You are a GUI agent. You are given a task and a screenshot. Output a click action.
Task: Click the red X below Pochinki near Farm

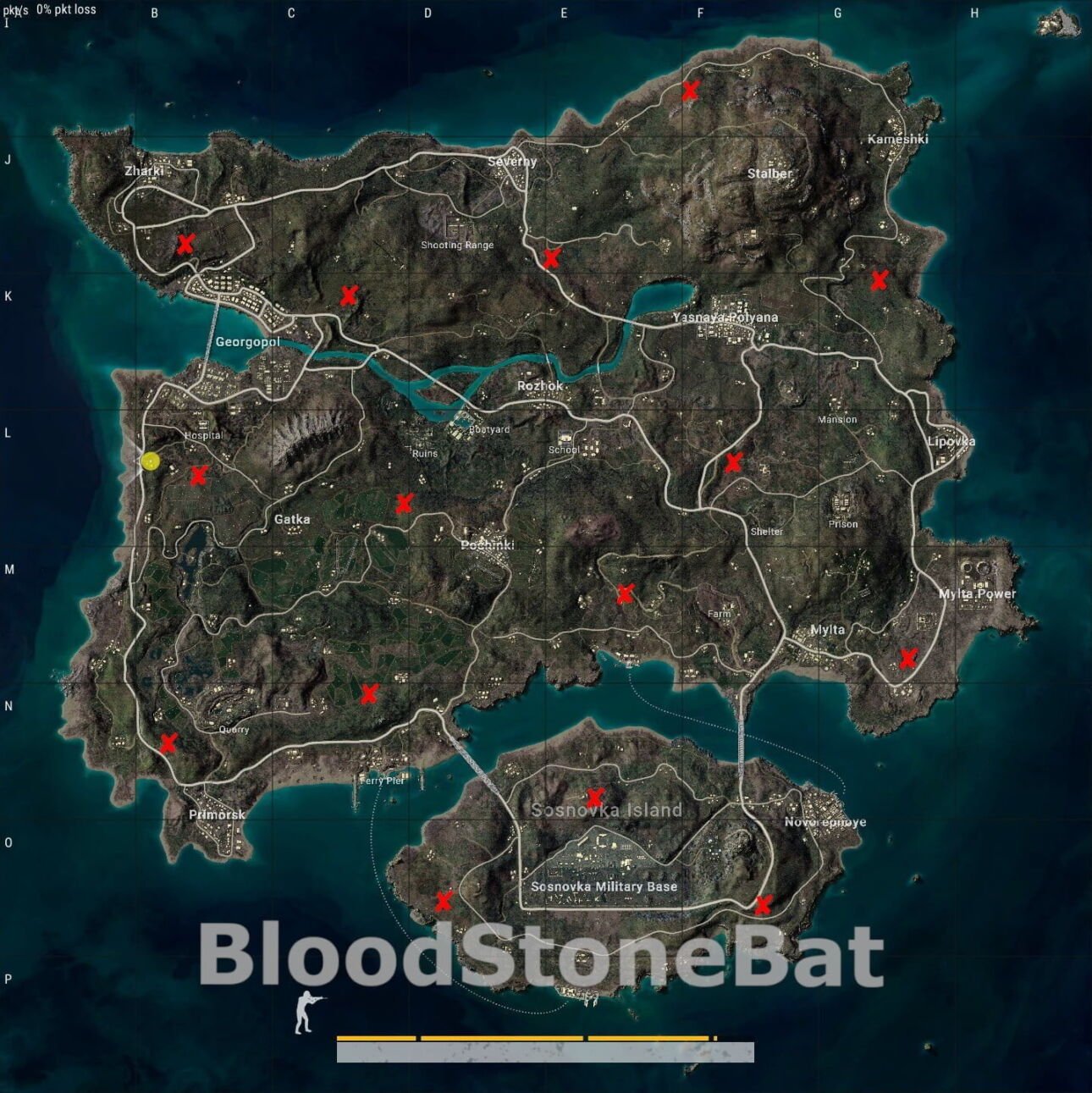[x=625, y=595]
